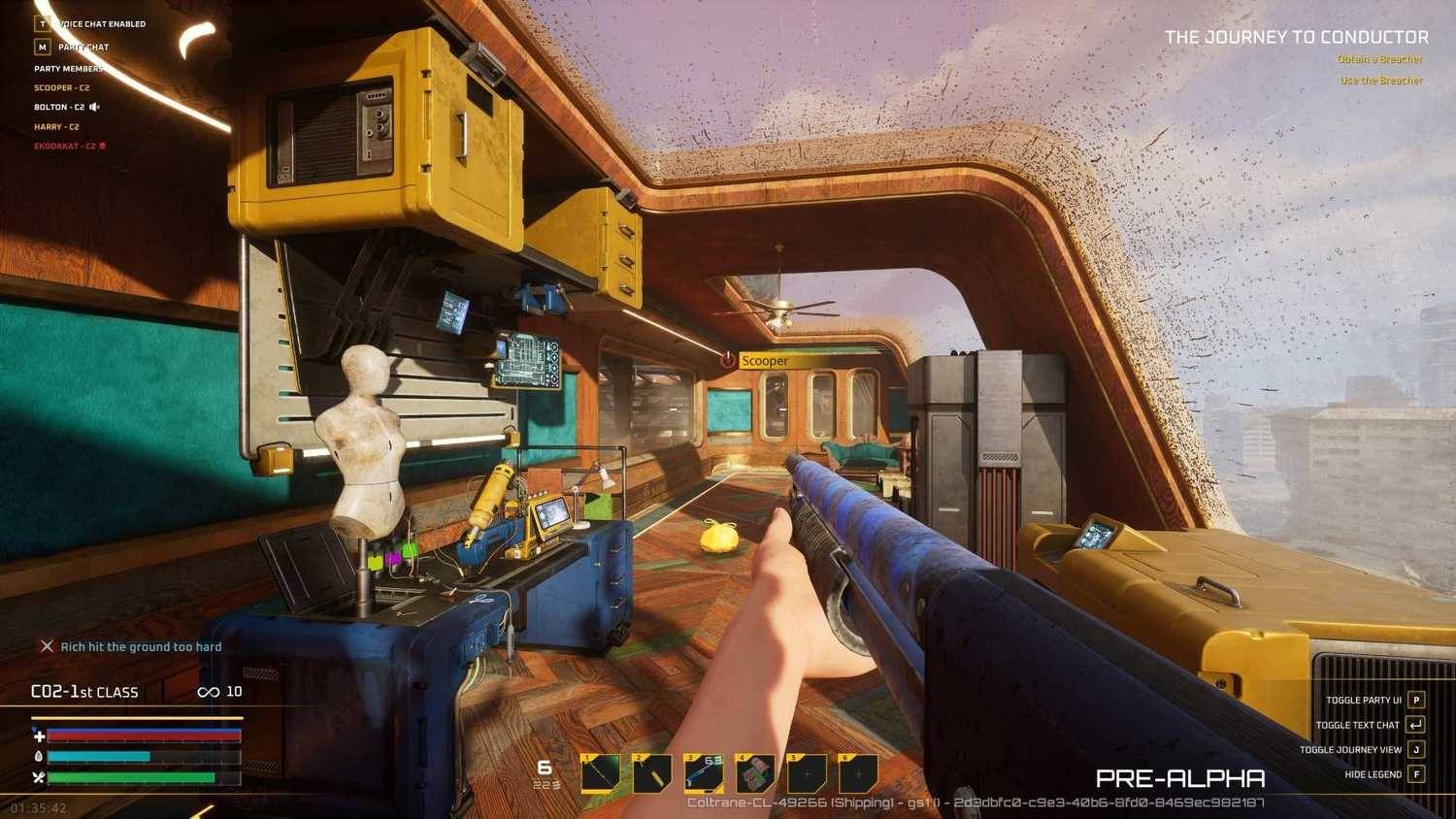The width and height of the screenshot is (1456, 819).
Task: Open The Journey to Conductor quest tracker
Action: point(1296,38)
